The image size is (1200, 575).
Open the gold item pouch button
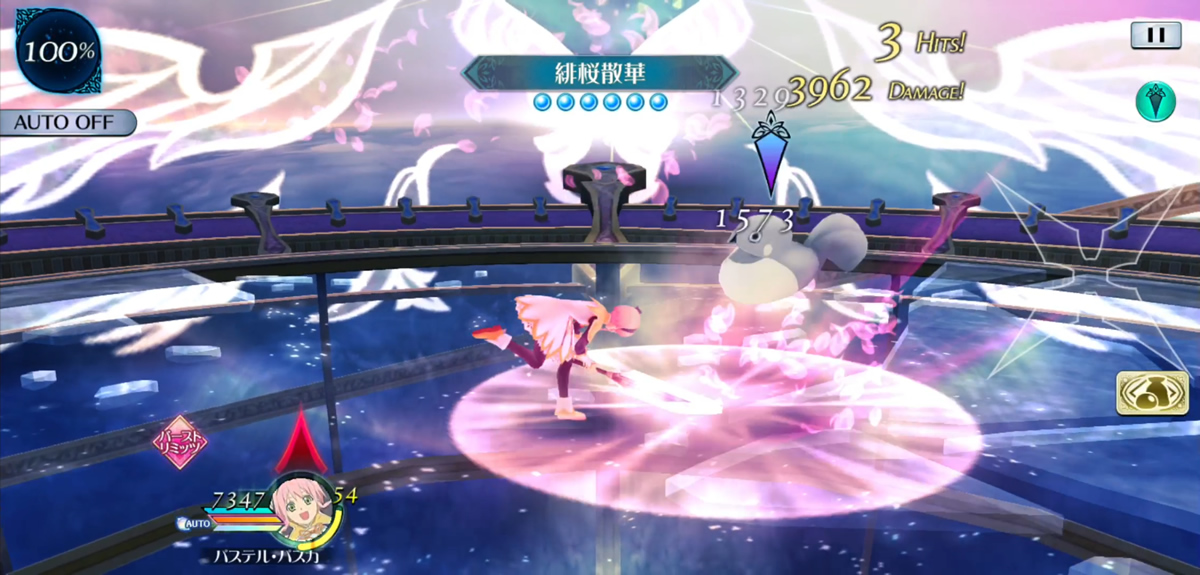pyautogui.click(x=1153, y=393)
